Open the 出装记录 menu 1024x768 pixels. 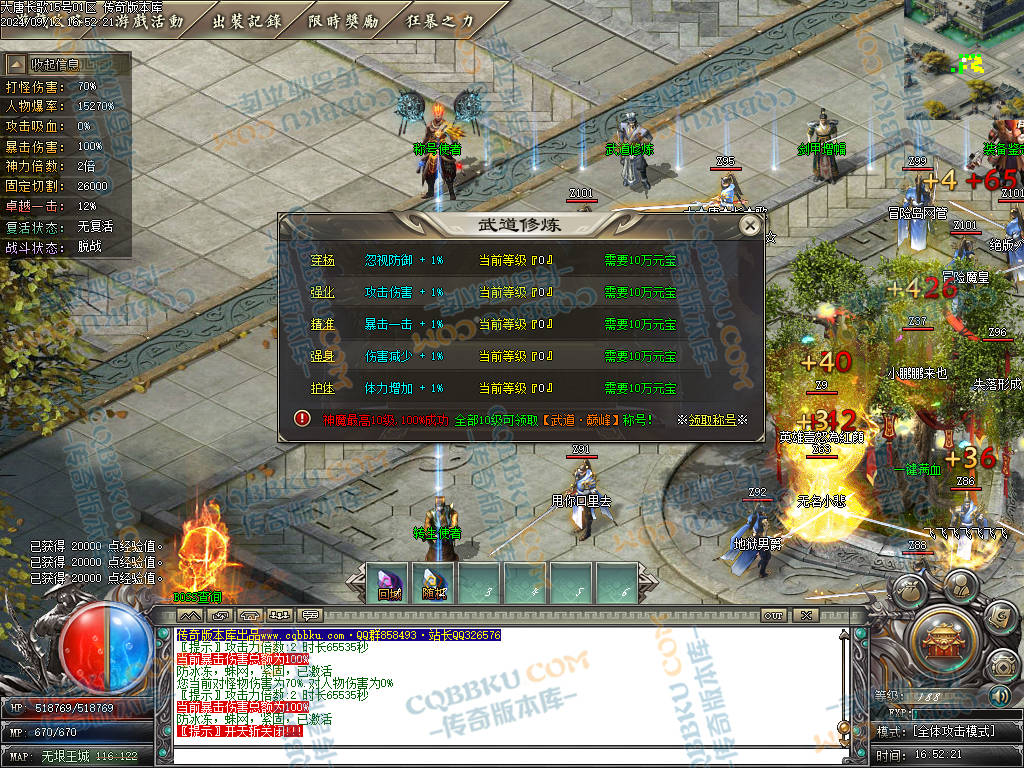pos(247,20)
